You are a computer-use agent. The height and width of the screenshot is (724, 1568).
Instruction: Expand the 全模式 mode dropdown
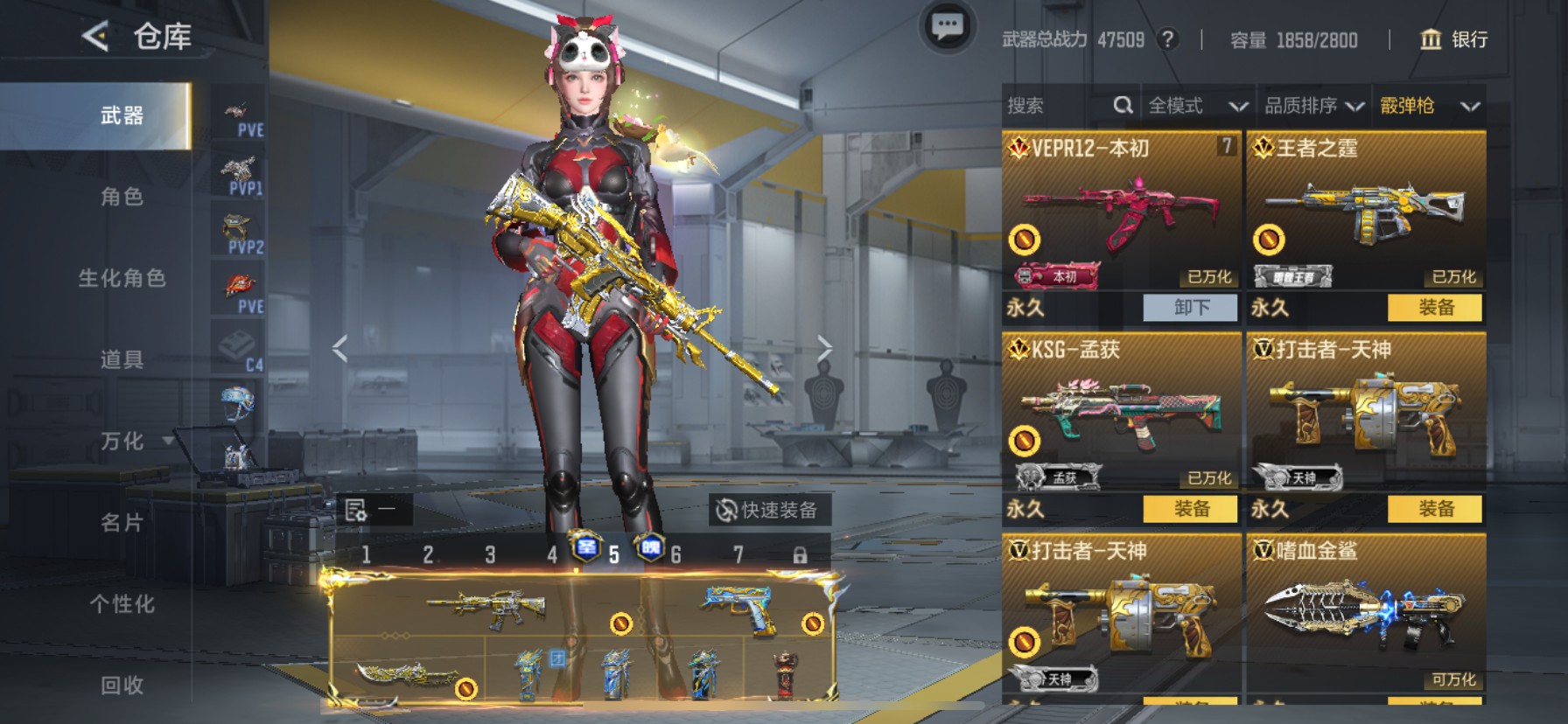pos(1194,105)
